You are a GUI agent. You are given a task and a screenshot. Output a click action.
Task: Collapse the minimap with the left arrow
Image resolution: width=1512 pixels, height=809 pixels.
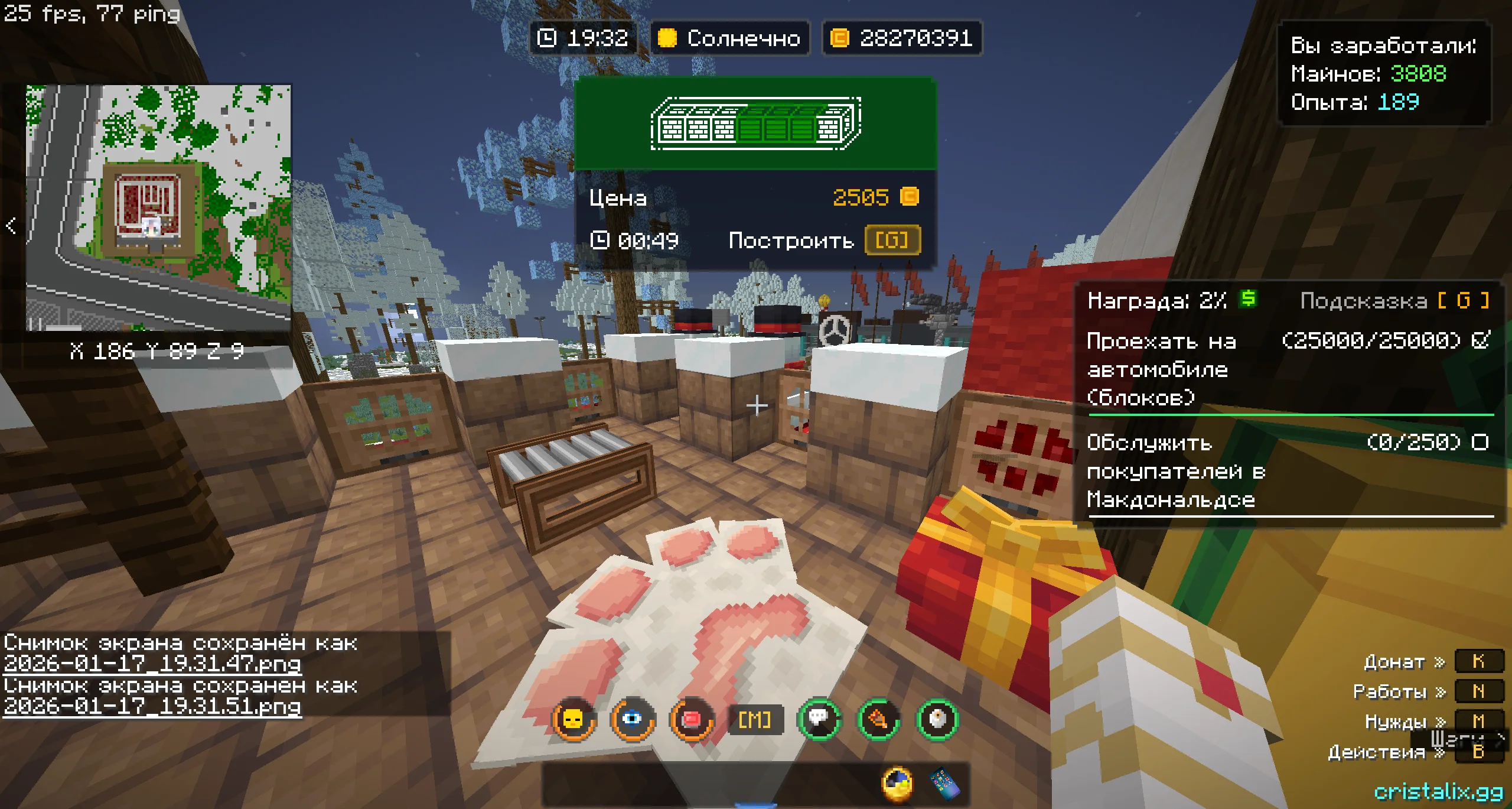(11, 226)
